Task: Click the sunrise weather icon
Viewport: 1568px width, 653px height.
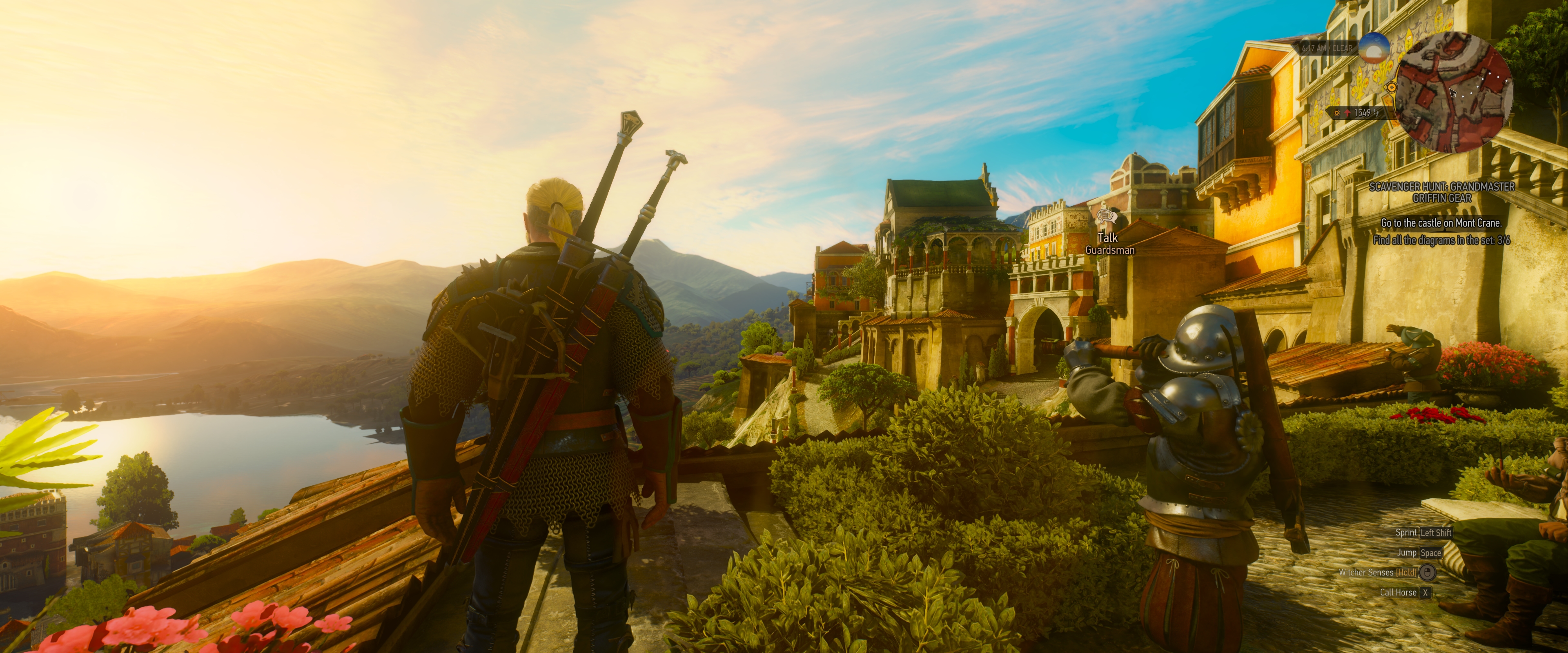Action: pos(1374,48)
